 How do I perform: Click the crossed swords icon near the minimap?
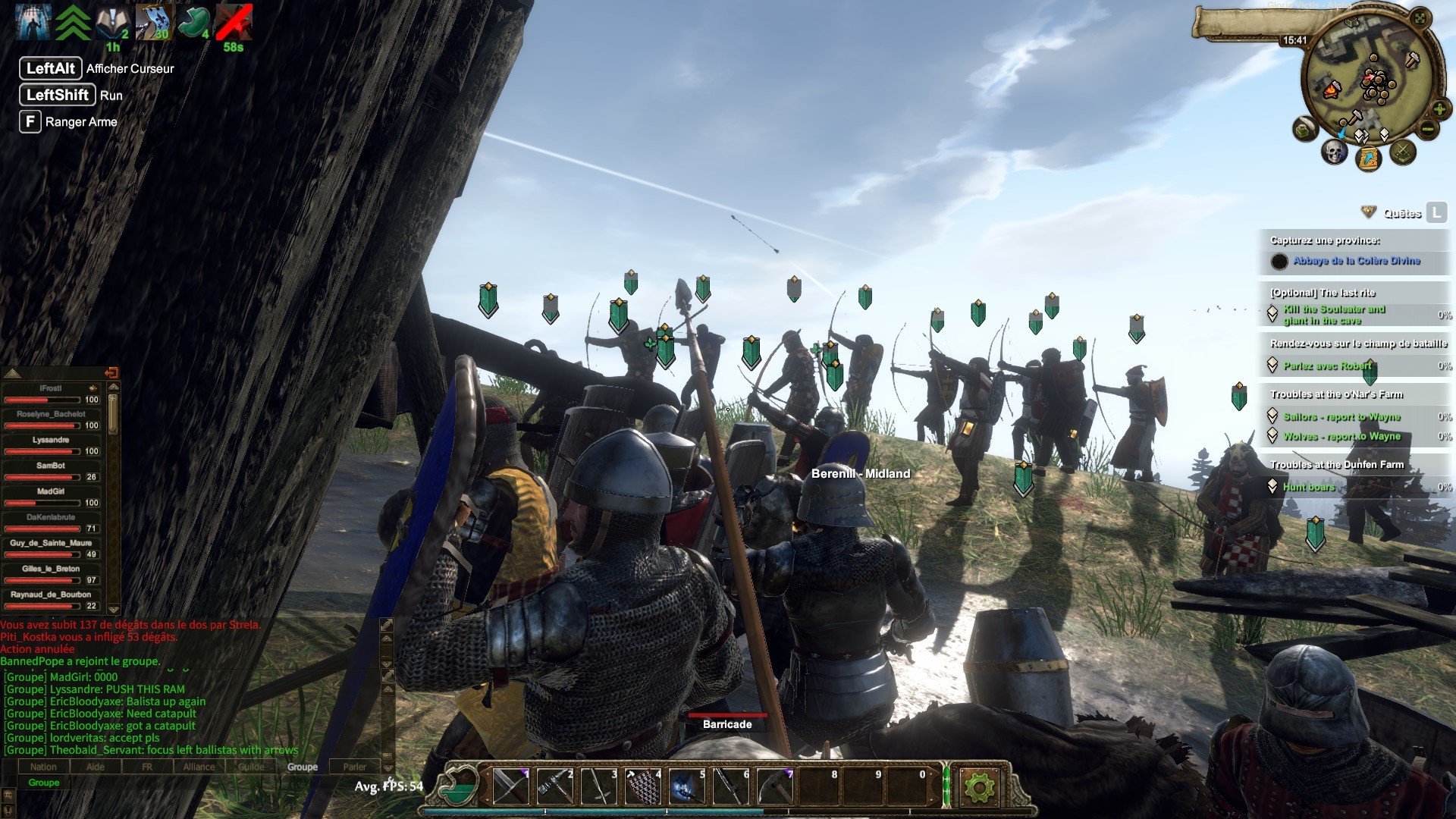tap(1403, 152)
